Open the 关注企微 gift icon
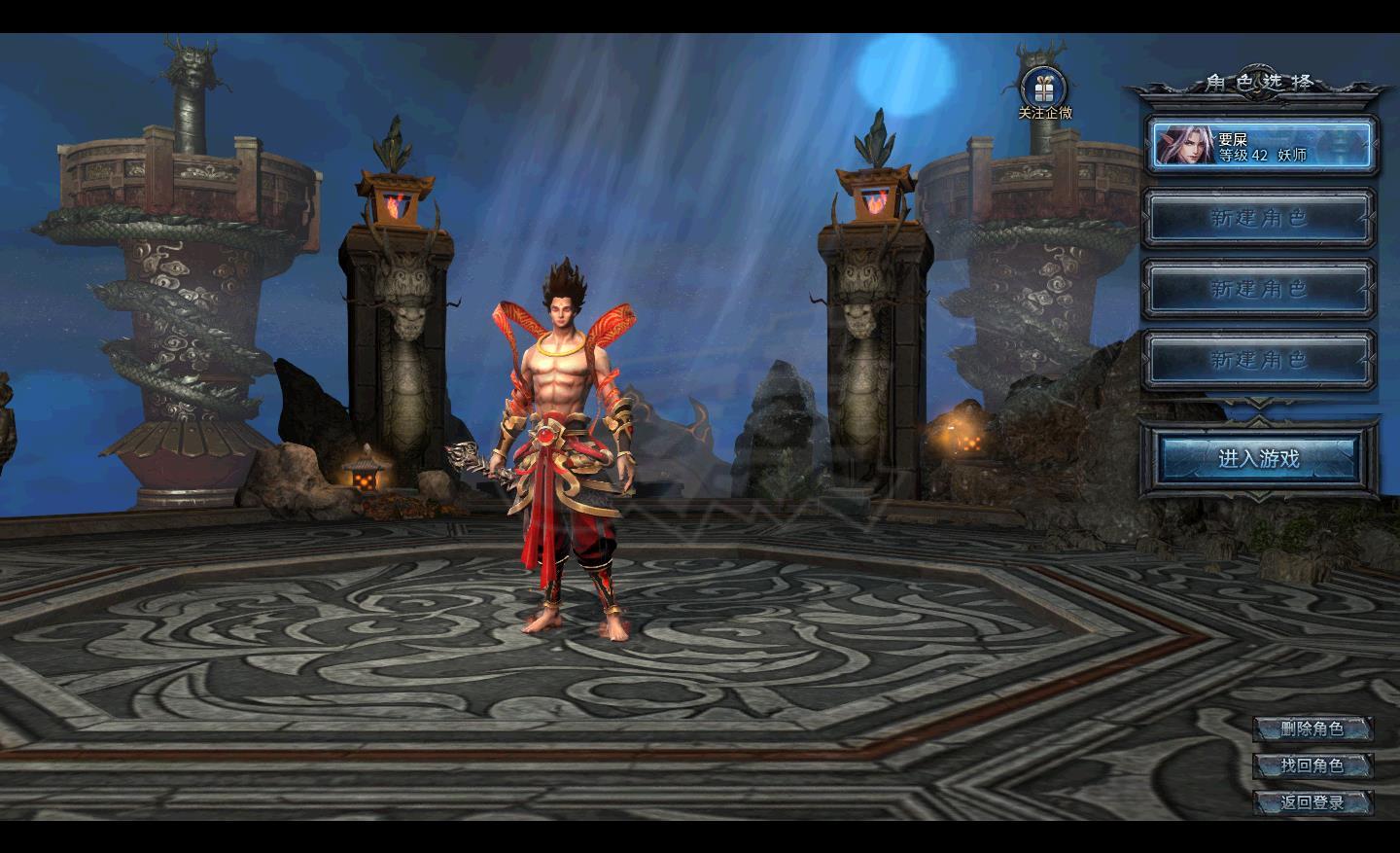The image size is (1400, 853). click(1044, 90)
